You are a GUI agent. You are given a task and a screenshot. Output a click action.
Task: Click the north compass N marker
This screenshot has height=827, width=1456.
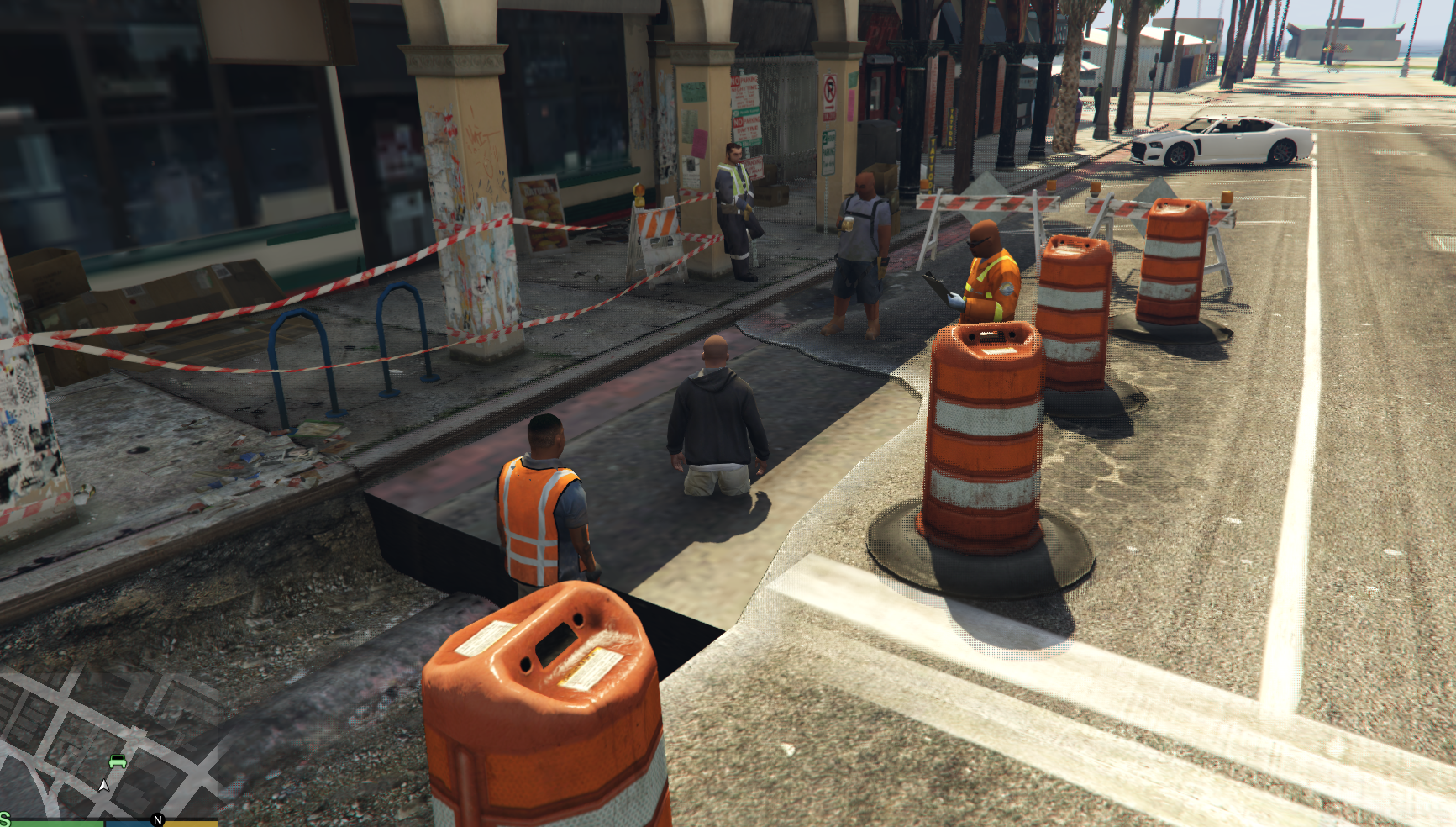click(x=157, y=819)
